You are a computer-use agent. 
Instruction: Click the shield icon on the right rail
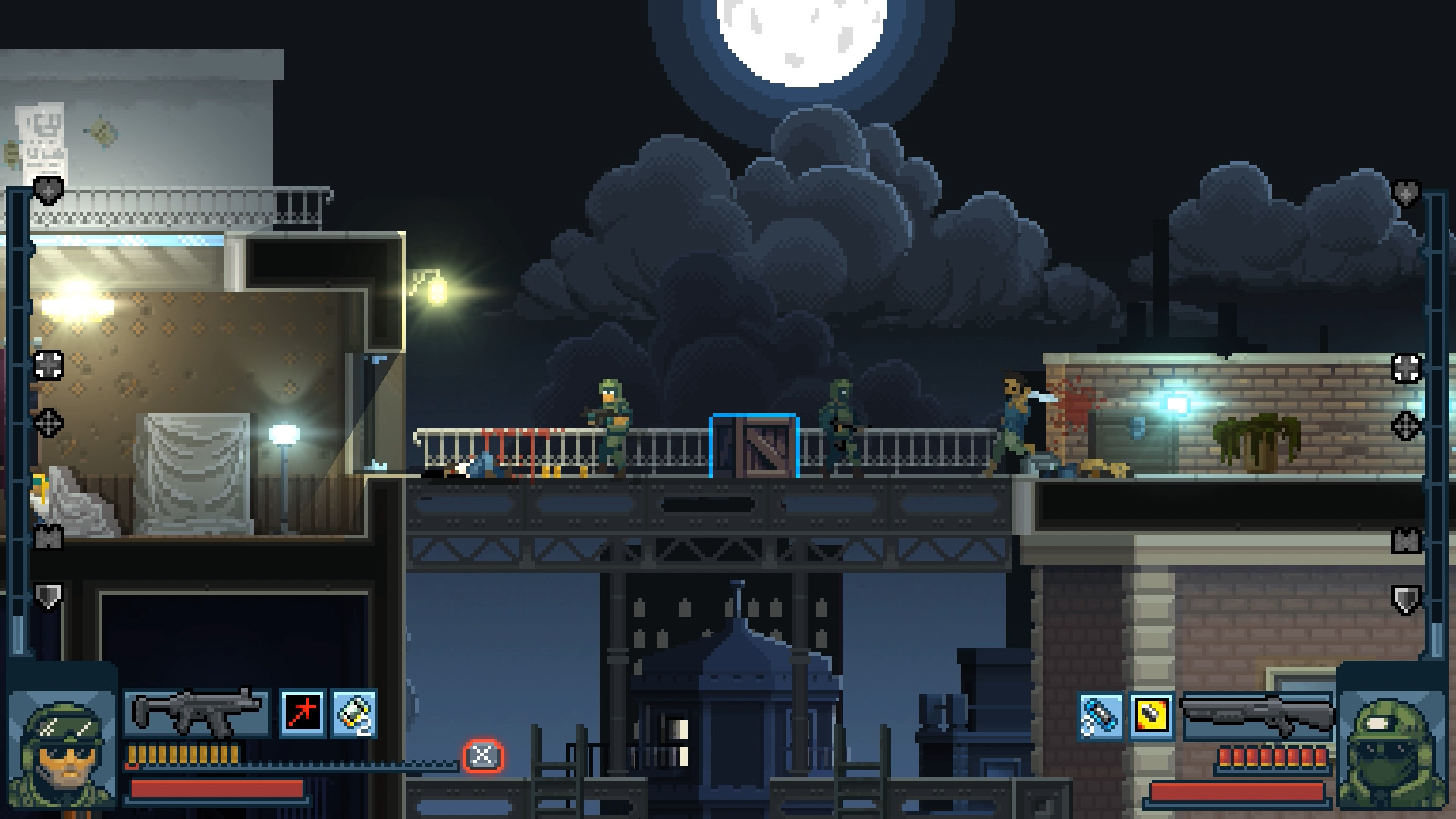click(1407, 598)
